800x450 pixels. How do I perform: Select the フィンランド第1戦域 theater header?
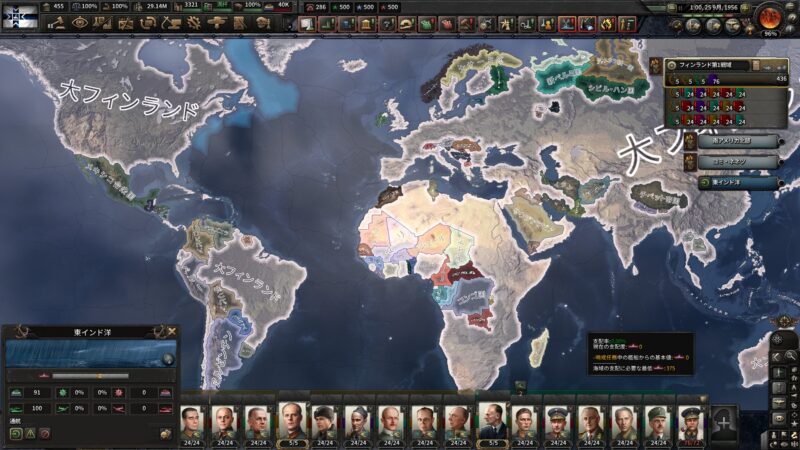(x=717, y=64)
